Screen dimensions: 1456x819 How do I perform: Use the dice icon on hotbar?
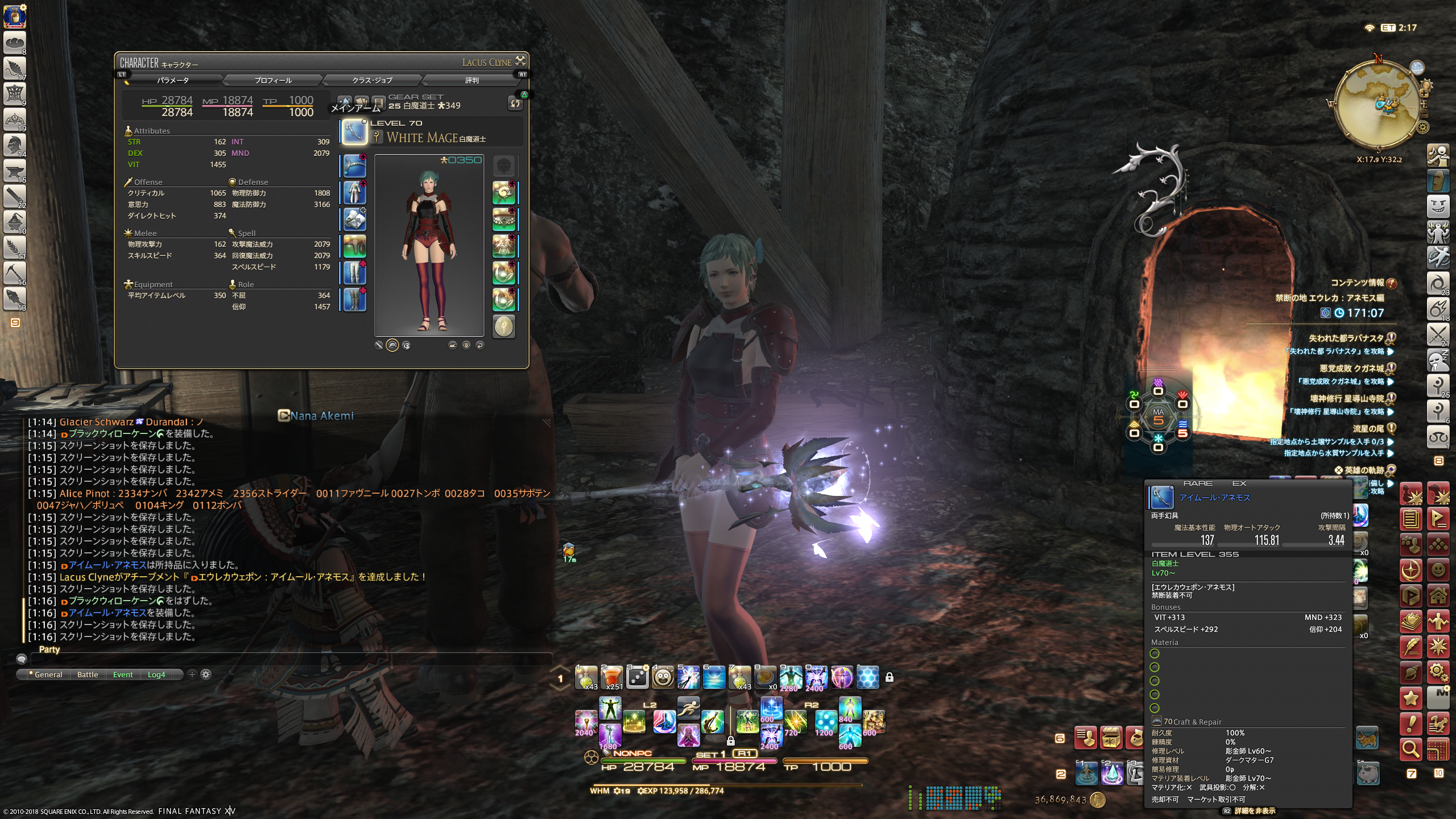coord(637,677)
